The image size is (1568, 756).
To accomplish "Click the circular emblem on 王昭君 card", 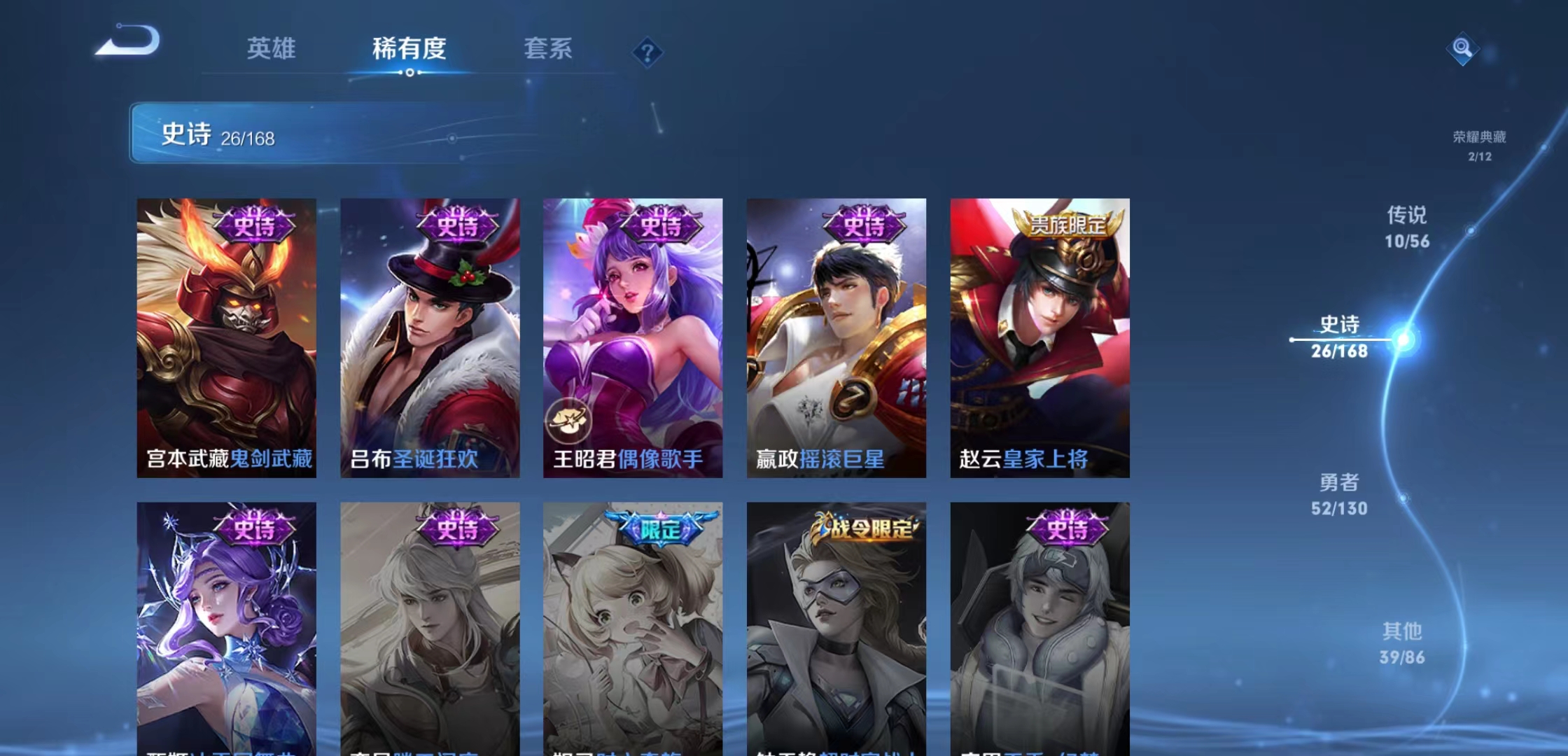I will (x=568, y=421).
